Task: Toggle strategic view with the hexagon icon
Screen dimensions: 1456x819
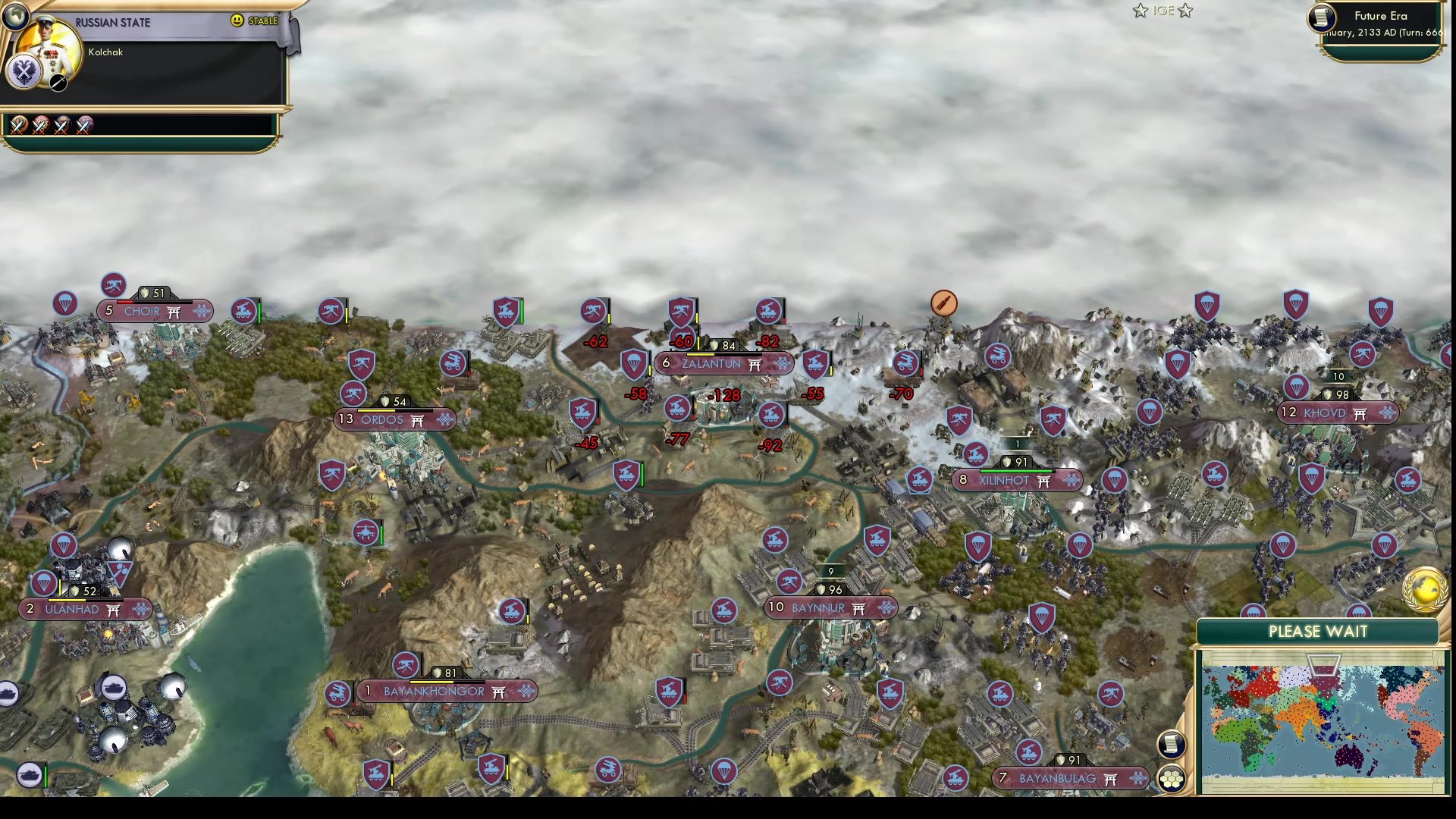Action: (x=1171, y=778)
